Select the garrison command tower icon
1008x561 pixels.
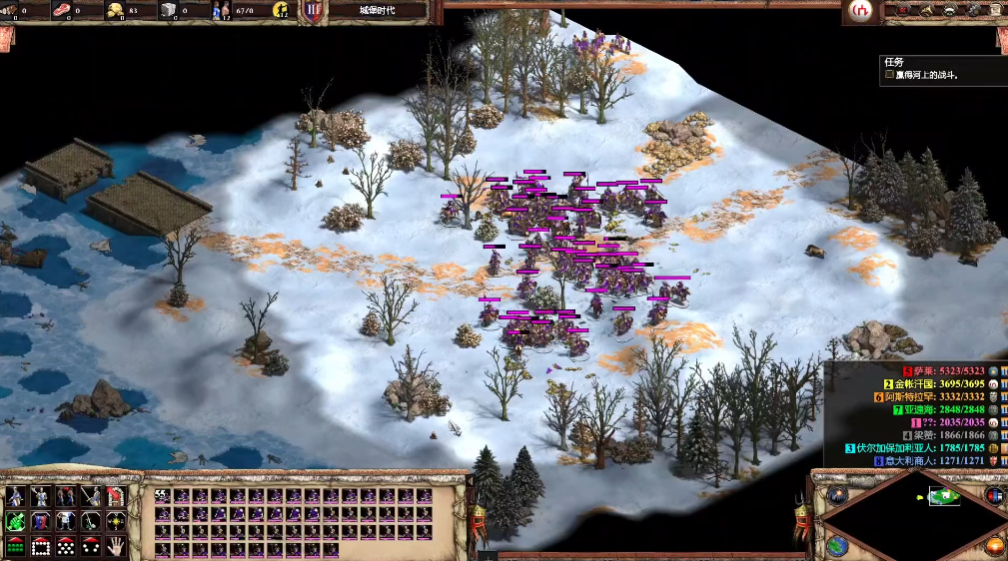(x=116, y=496)
